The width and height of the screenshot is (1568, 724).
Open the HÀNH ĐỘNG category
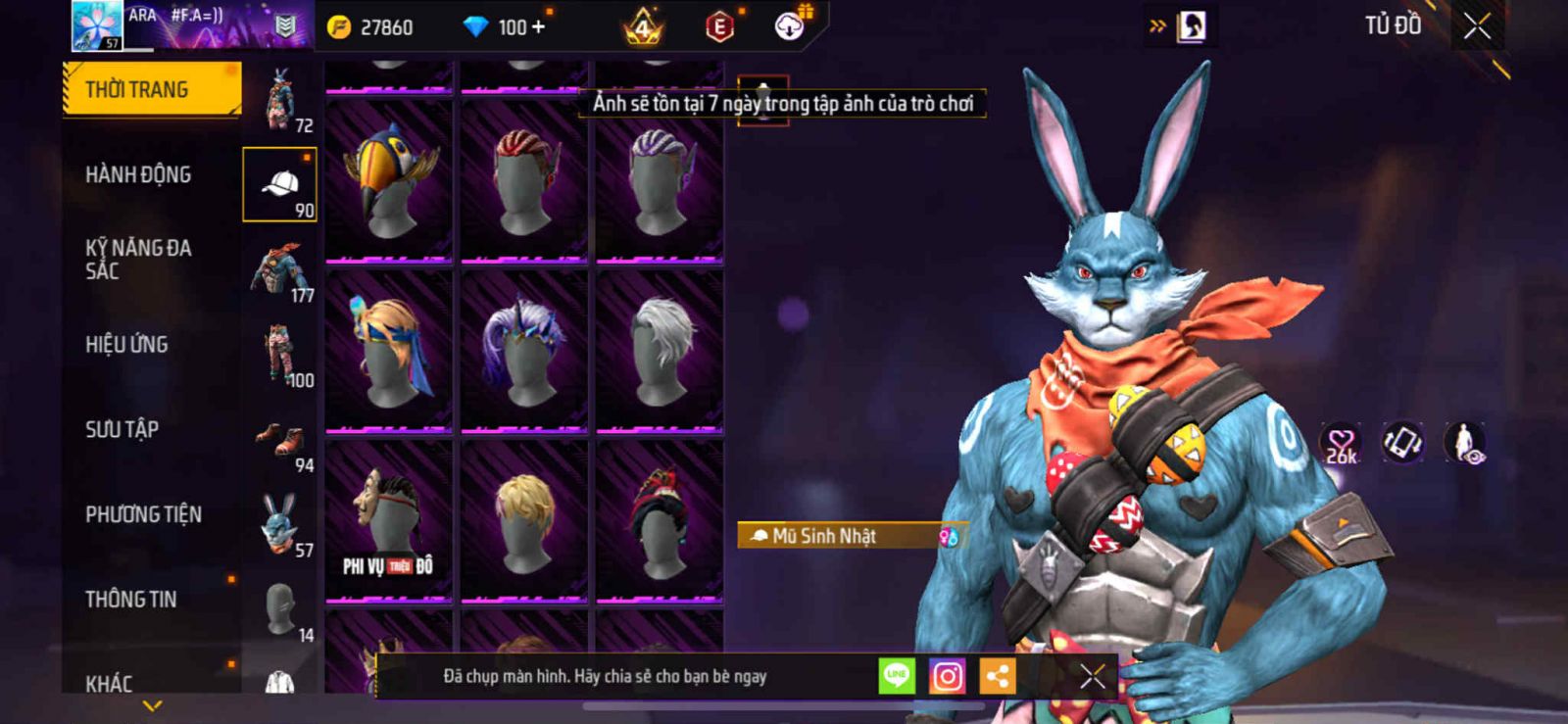pos(138,174)
